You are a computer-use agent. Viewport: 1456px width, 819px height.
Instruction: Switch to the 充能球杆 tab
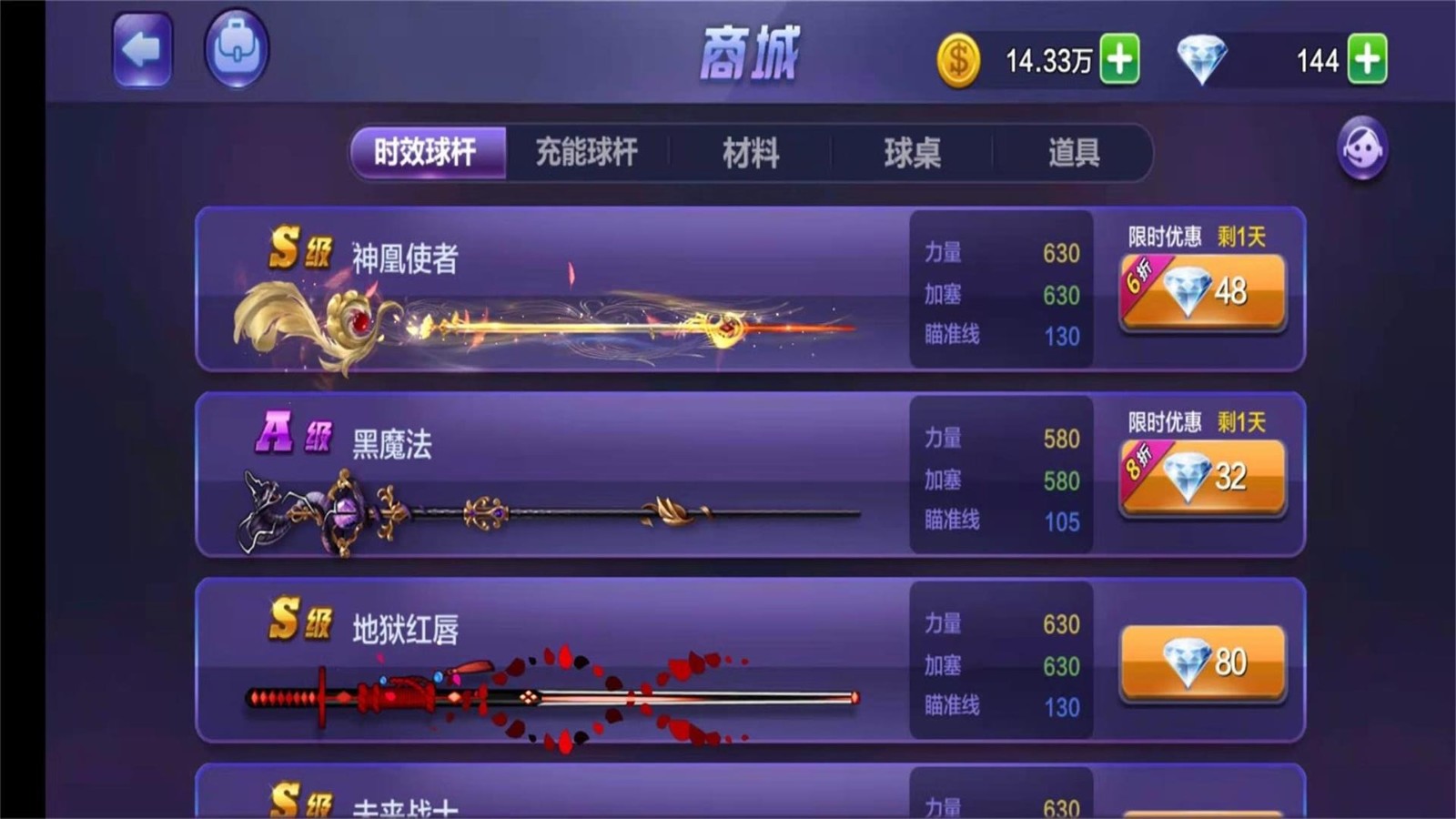pyautogui.click(x=587, y=153)
